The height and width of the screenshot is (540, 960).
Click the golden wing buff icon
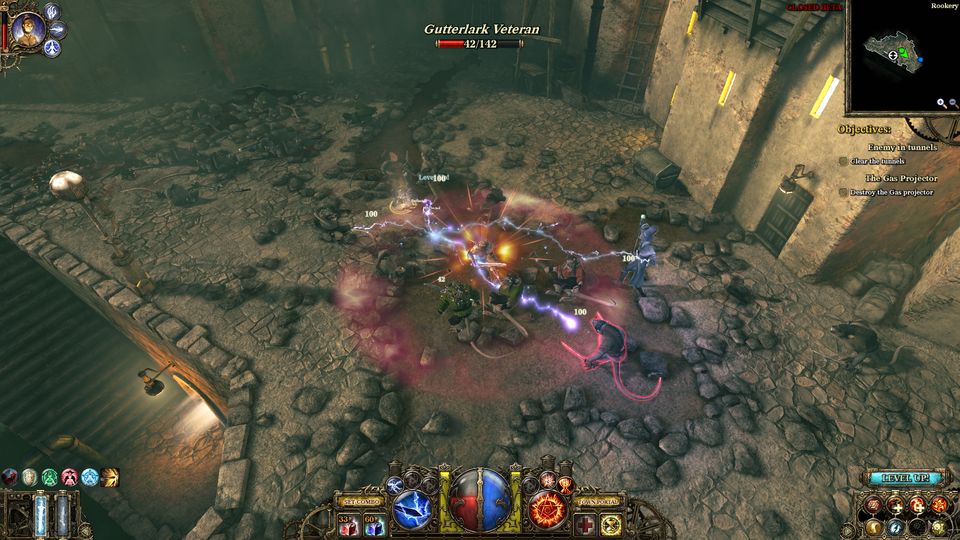pos(110,476)
